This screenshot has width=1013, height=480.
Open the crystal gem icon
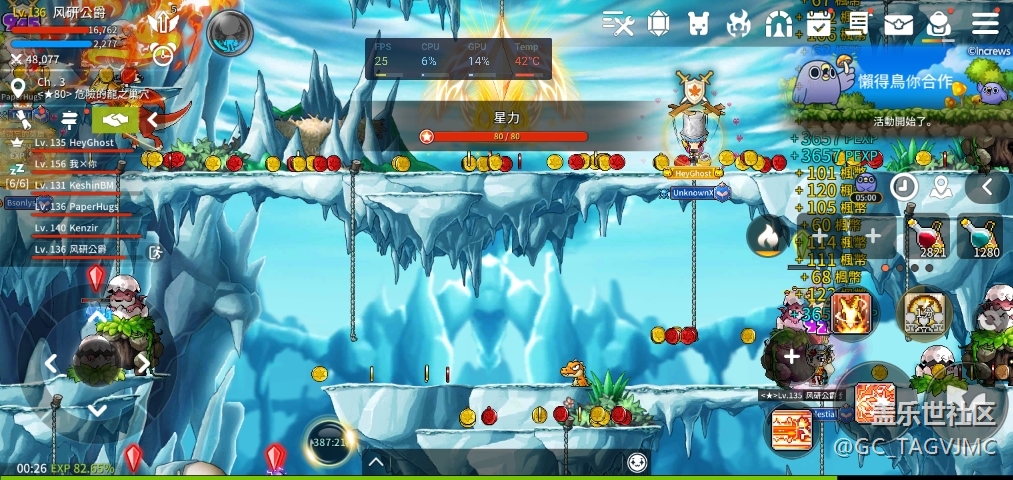tap(659, 23)
